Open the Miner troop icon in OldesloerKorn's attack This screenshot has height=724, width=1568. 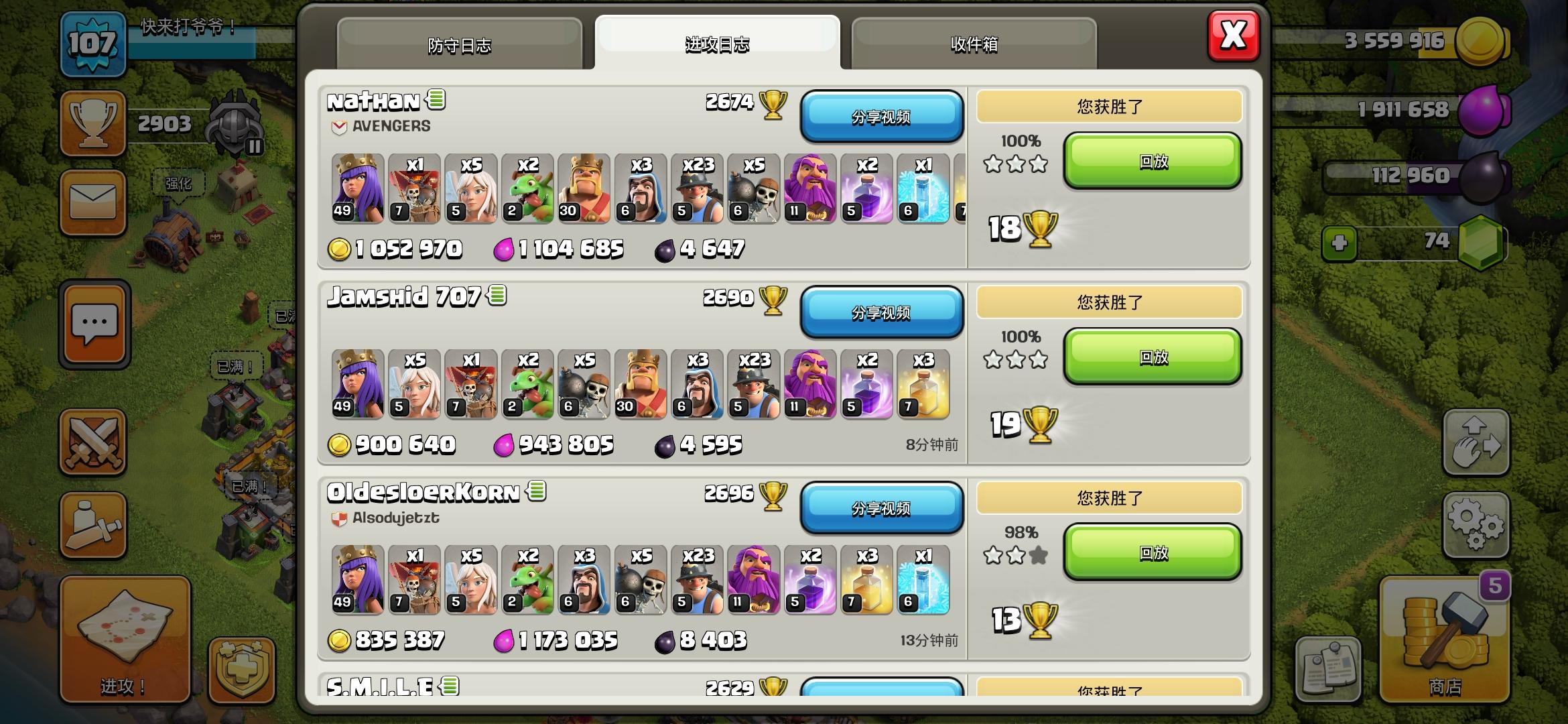click(698, 581)
